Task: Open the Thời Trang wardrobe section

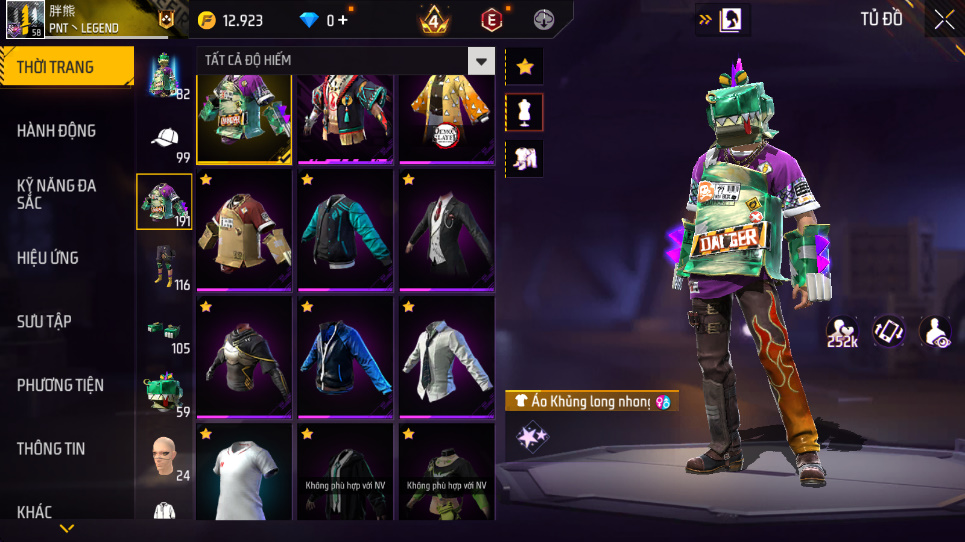Action: click(x=66, y=67)
